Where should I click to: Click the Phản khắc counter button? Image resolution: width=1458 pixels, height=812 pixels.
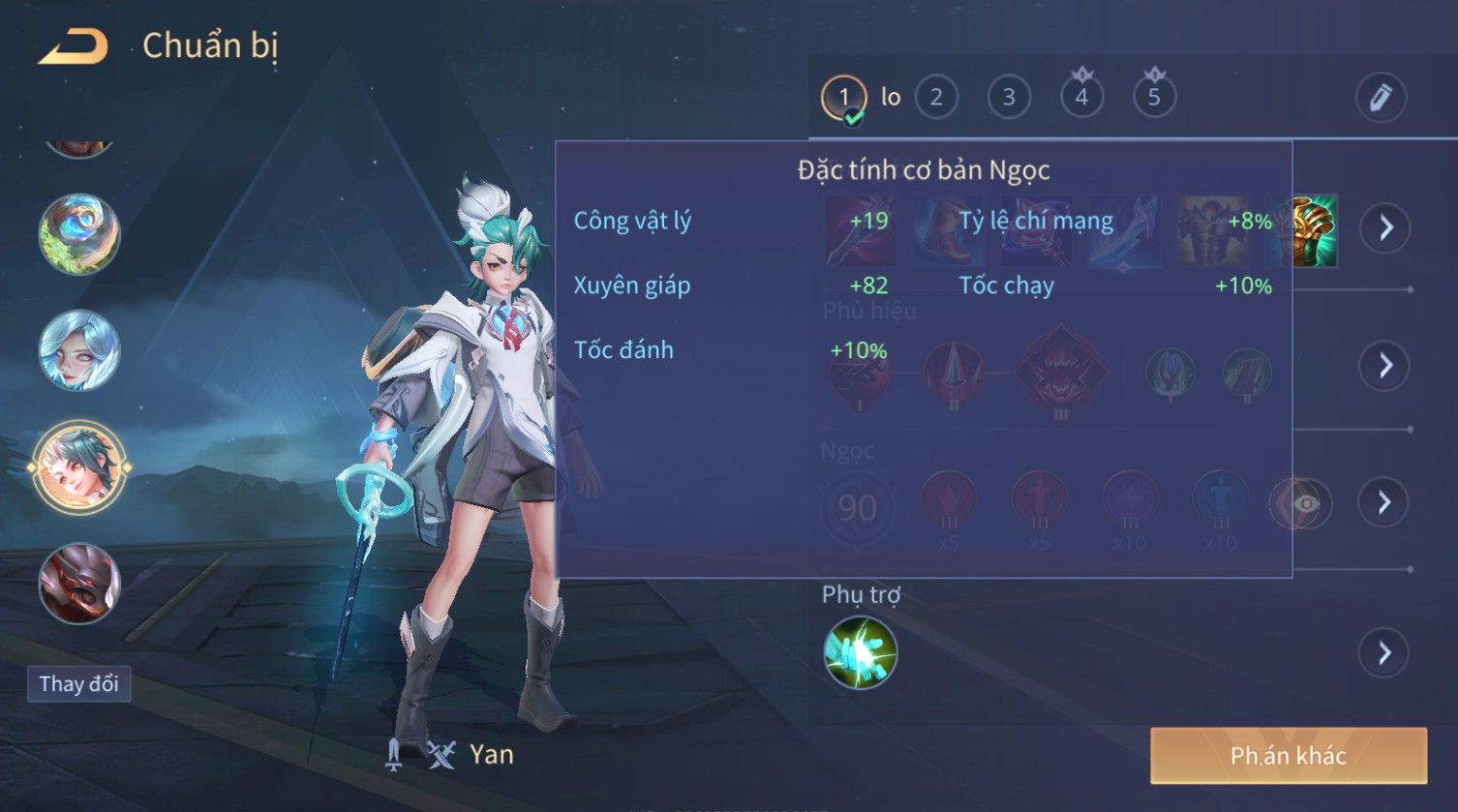tap(1288, 756)
